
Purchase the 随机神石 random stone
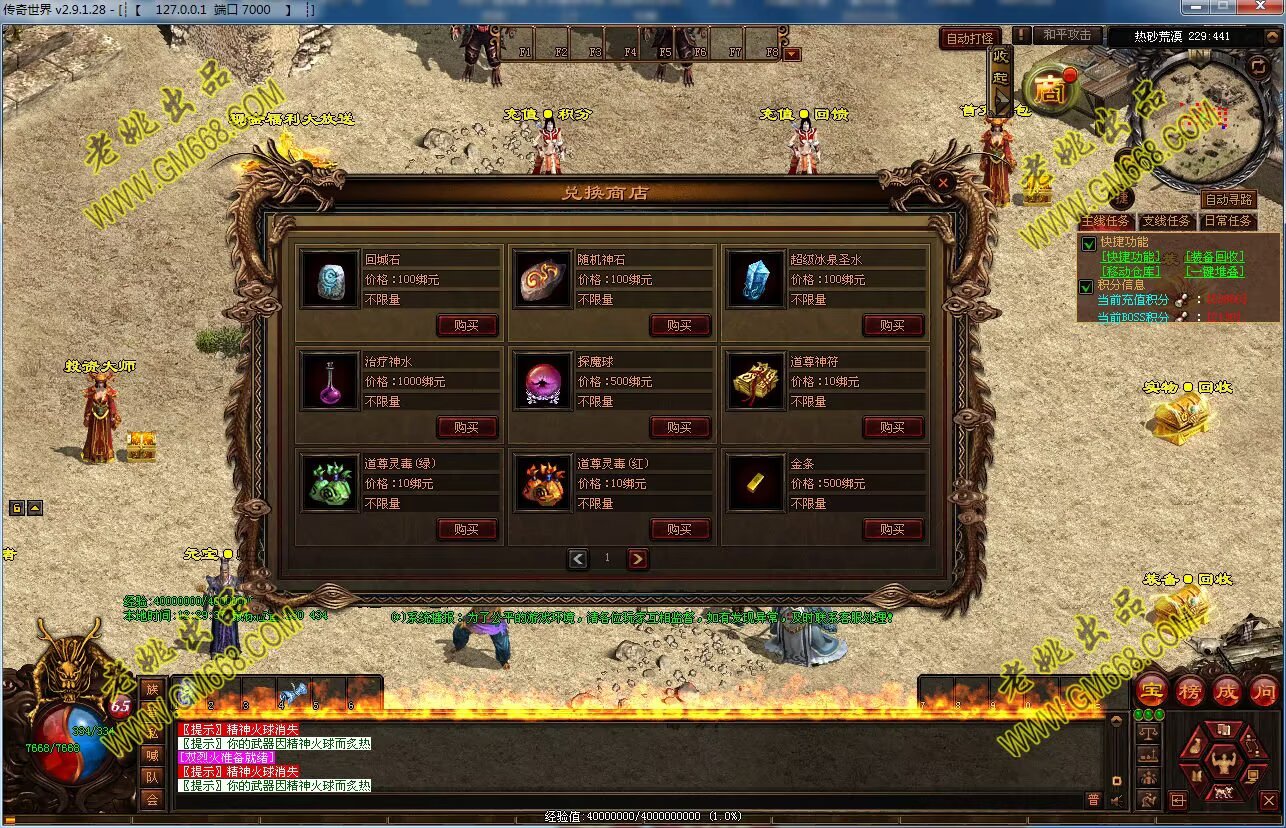(679, 325)
